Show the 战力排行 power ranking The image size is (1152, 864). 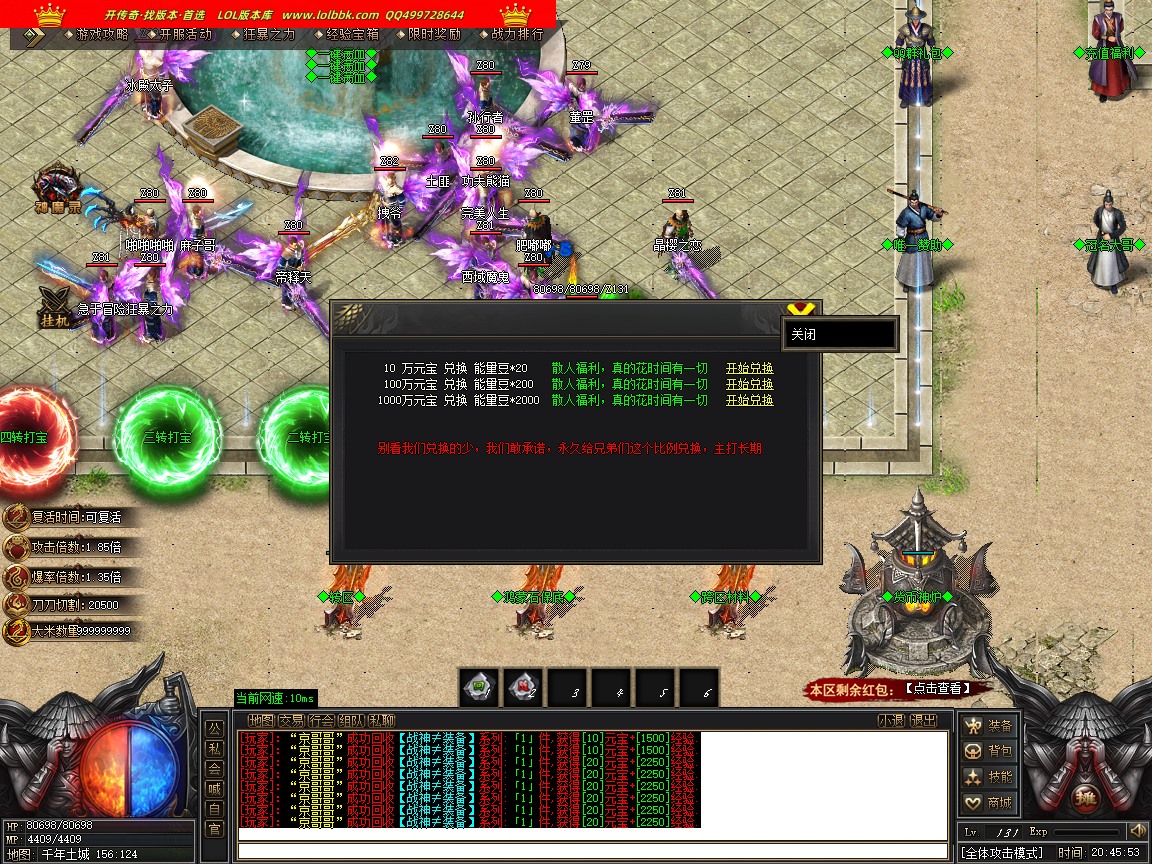[517, 34]
